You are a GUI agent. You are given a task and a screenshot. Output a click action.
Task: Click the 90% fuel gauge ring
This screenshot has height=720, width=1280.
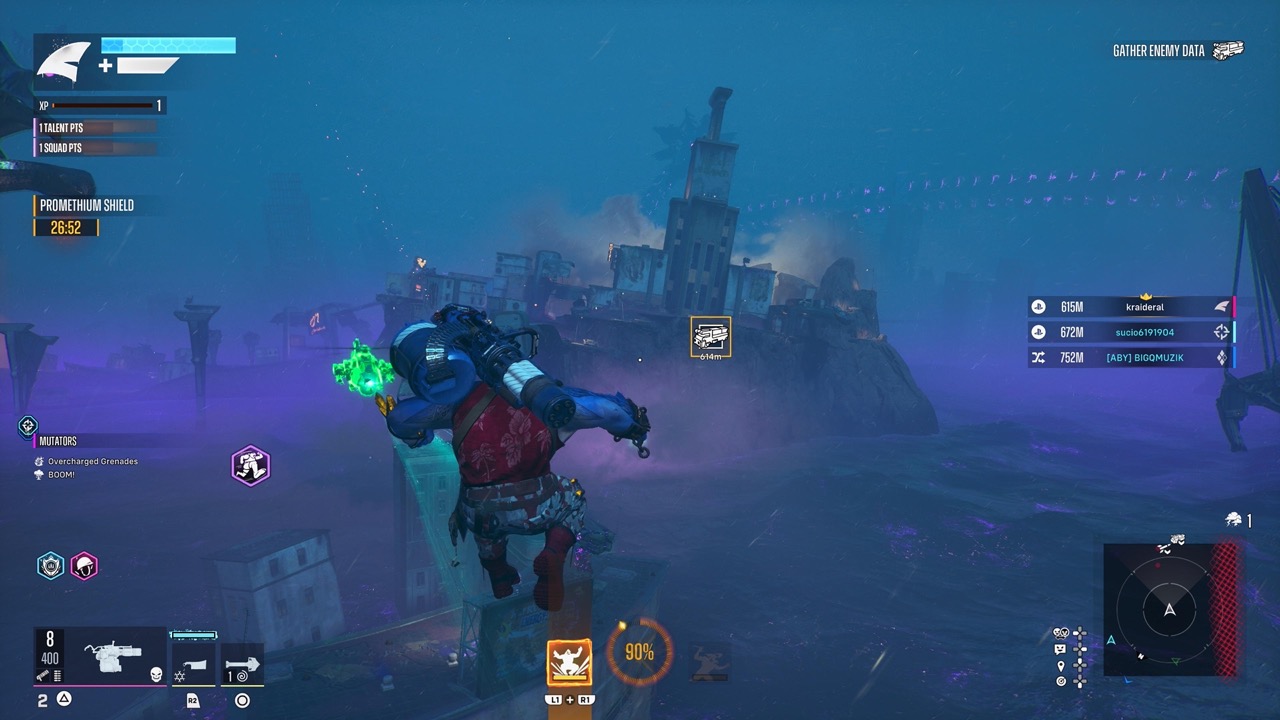pyautogui.click(x=638, y=652)
